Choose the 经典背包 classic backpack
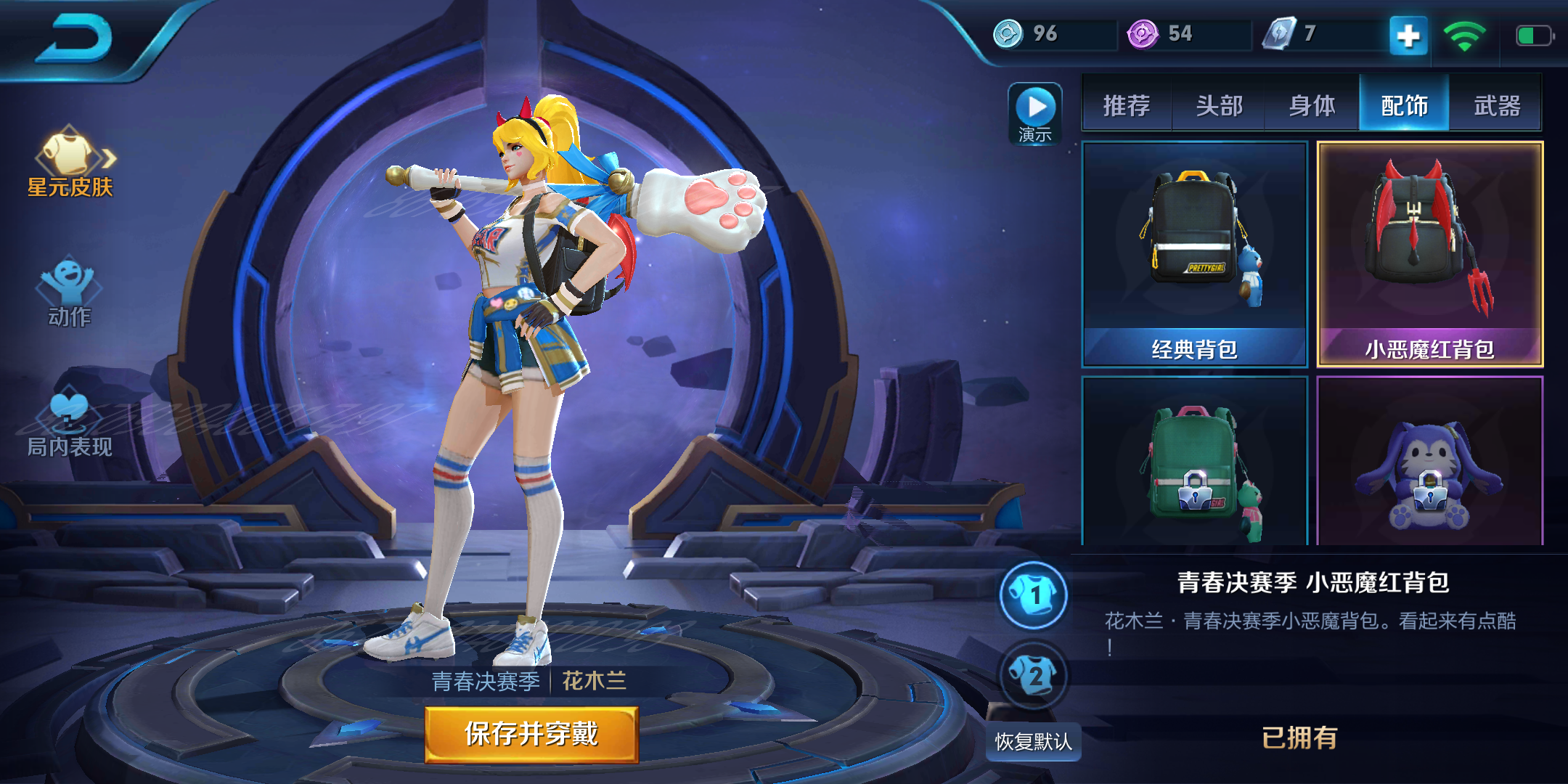The width and height of the screenshot is (1568, 784). coord(1195,254)
